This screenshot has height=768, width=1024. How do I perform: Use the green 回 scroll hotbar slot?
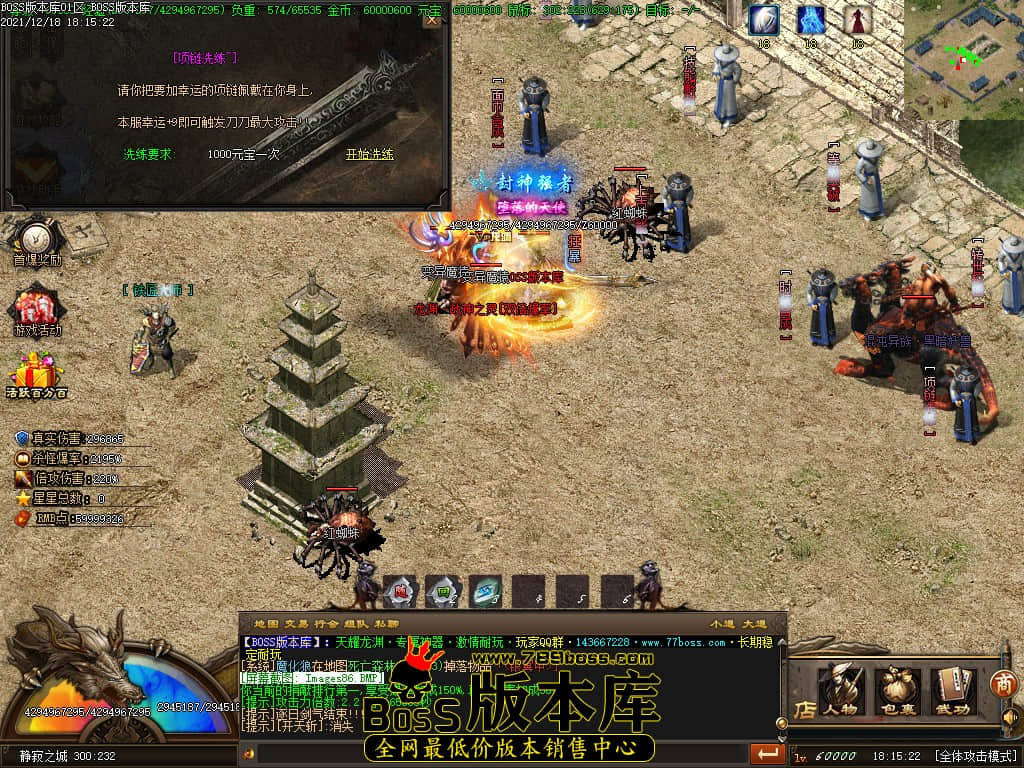click(x=443, y=591)
